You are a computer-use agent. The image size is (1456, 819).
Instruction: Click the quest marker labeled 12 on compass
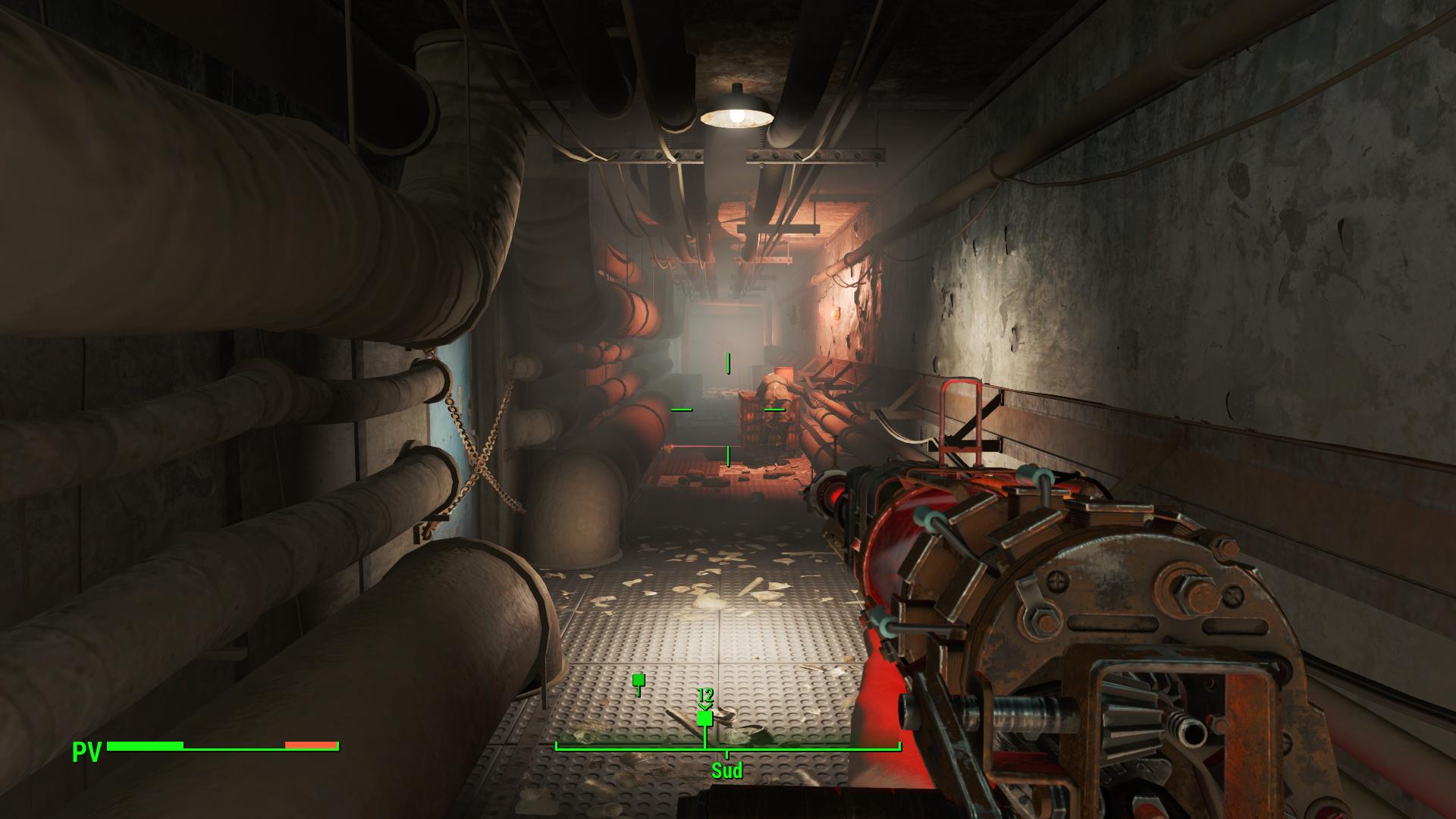tap(705, 717)
